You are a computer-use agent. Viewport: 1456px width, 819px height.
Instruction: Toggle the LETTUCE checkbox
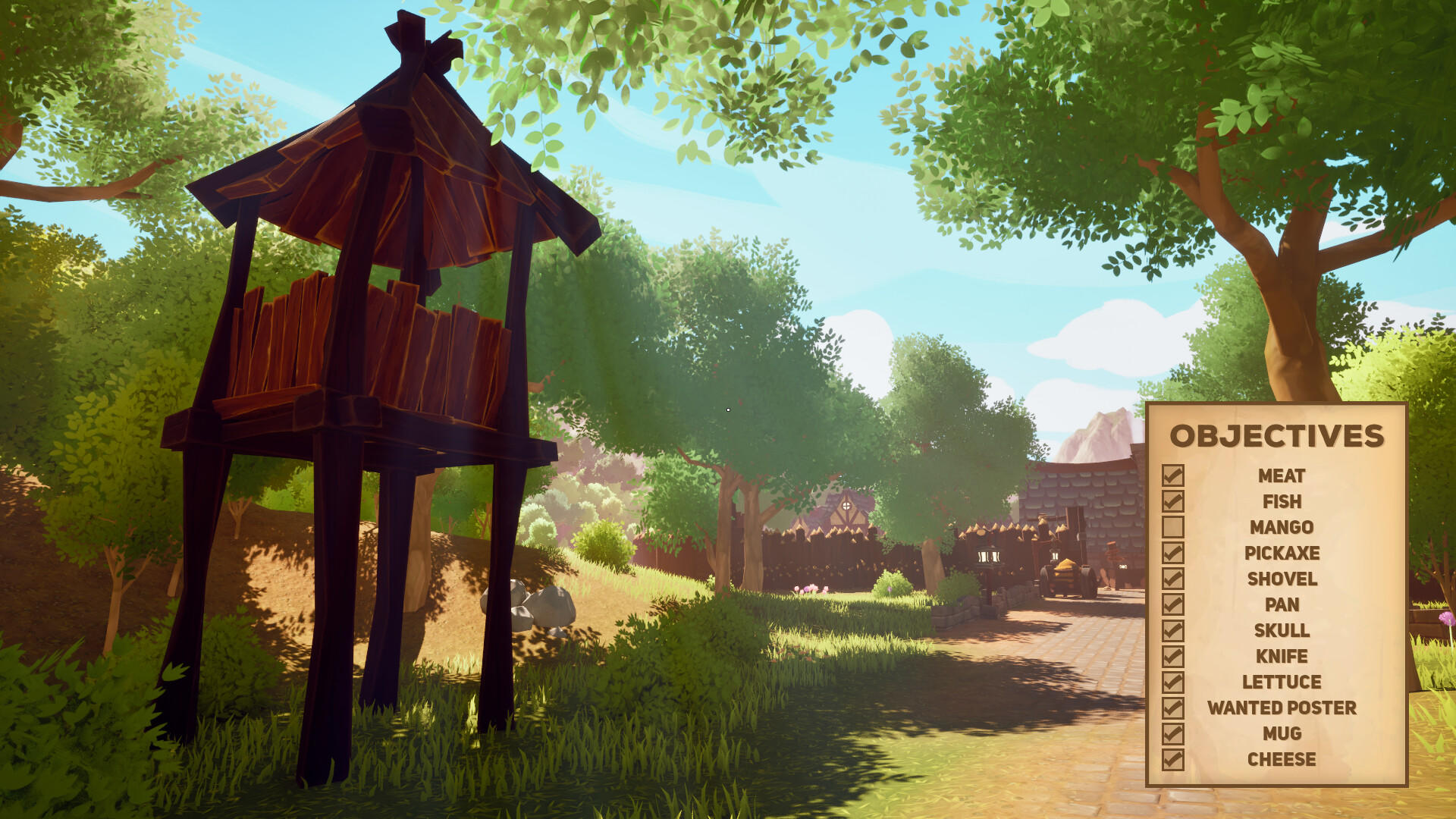point(1174,682)
